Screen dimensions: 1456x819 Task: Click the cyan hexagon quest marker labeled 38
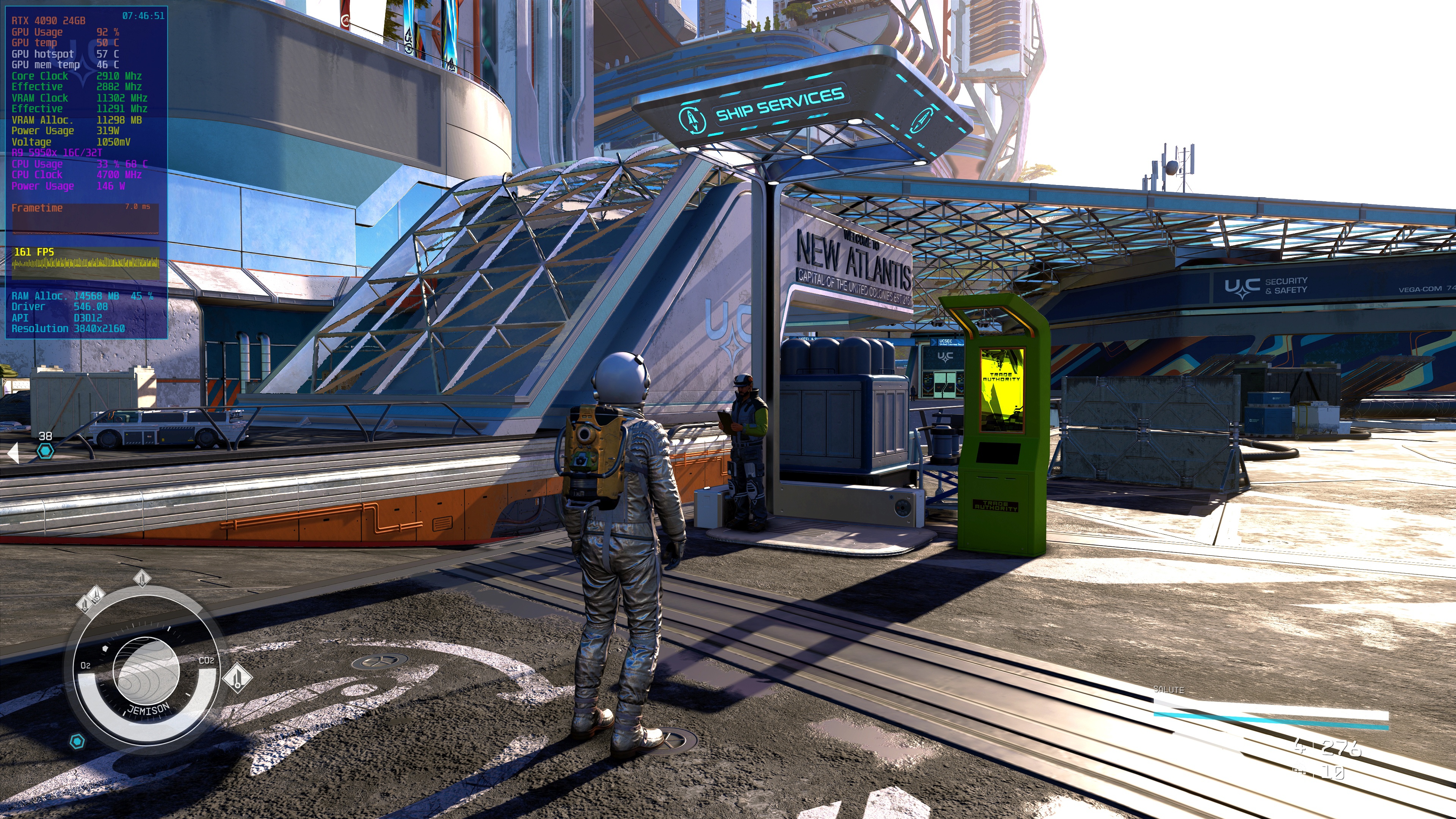coord(45,450)
